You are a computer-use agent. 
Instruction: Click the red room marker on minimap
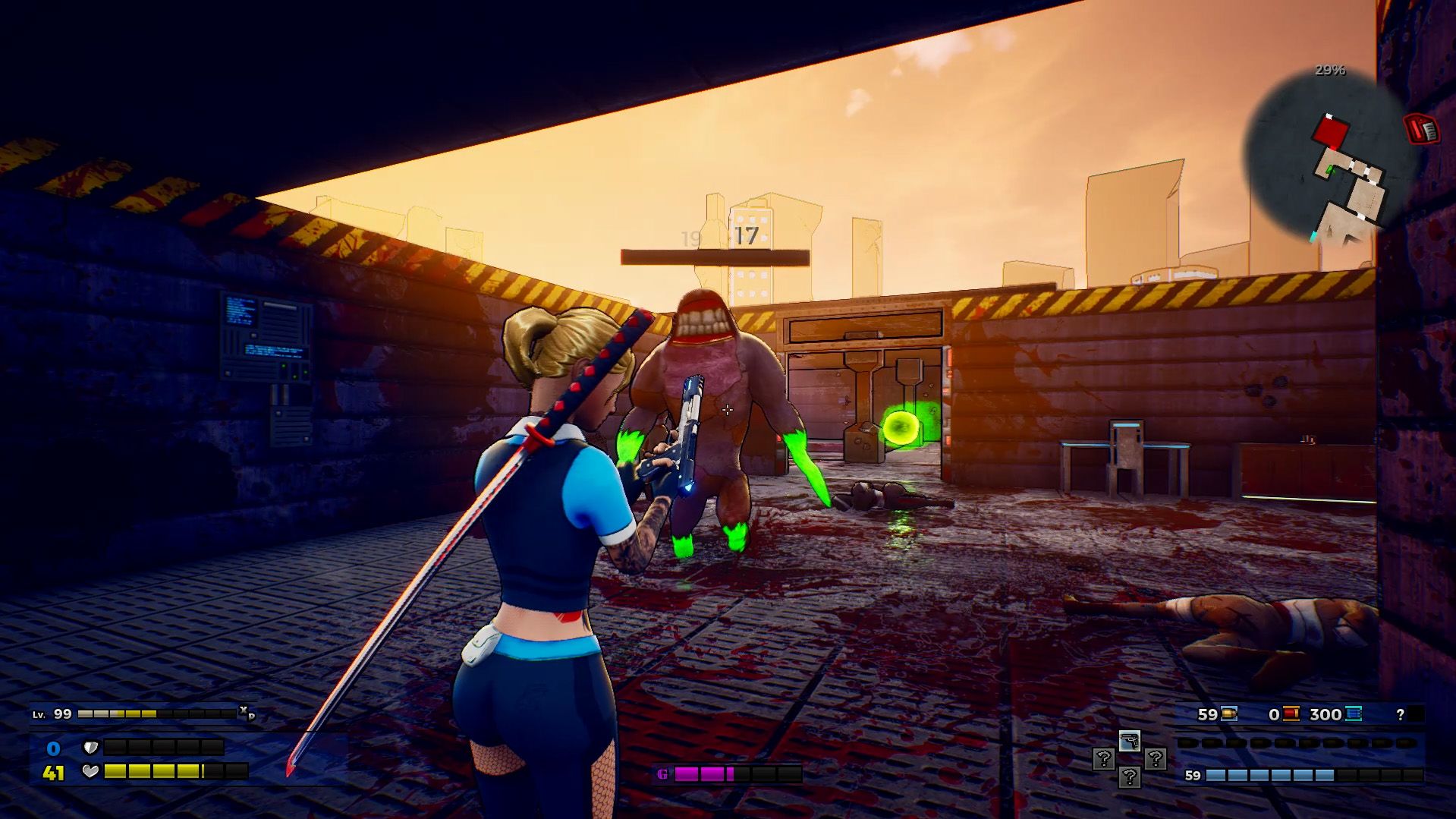pyautogui.click(x=1331, y=132)
